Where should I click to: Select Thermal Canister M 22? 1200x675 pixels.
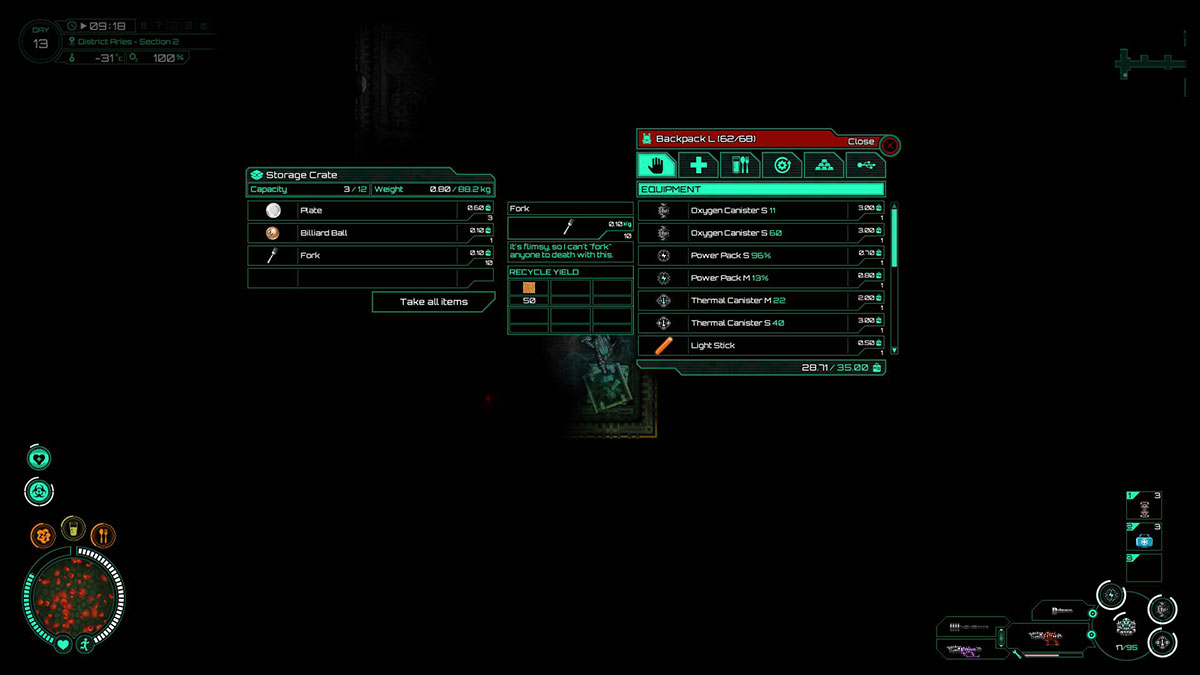click(760, 301)
